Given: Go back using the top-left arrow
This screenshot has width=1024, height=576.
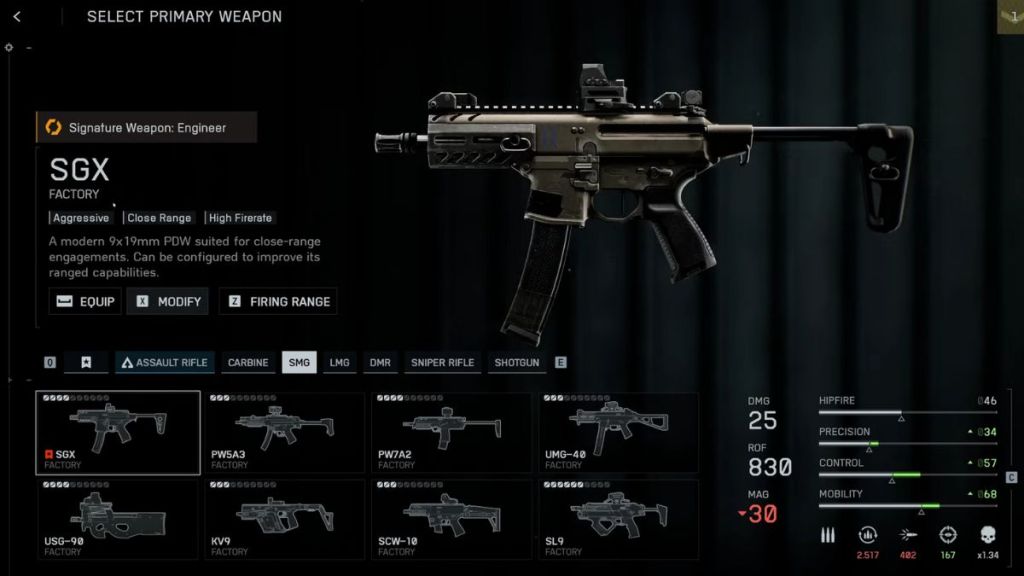Looking at the screenshot, I should click(x=17, y=17).
